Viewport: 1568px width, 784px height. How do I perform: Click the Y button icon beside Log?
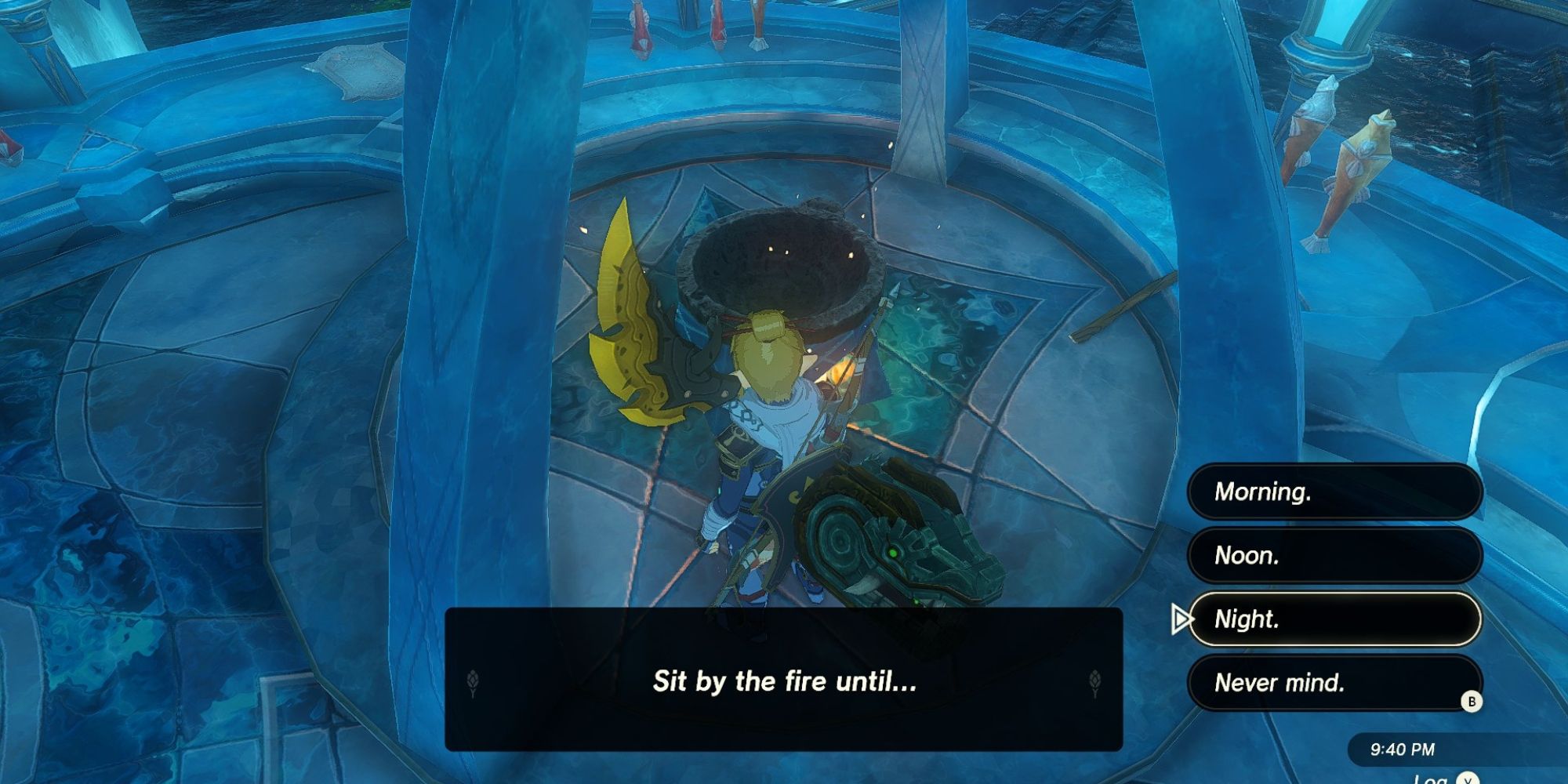pos(1468,780)
